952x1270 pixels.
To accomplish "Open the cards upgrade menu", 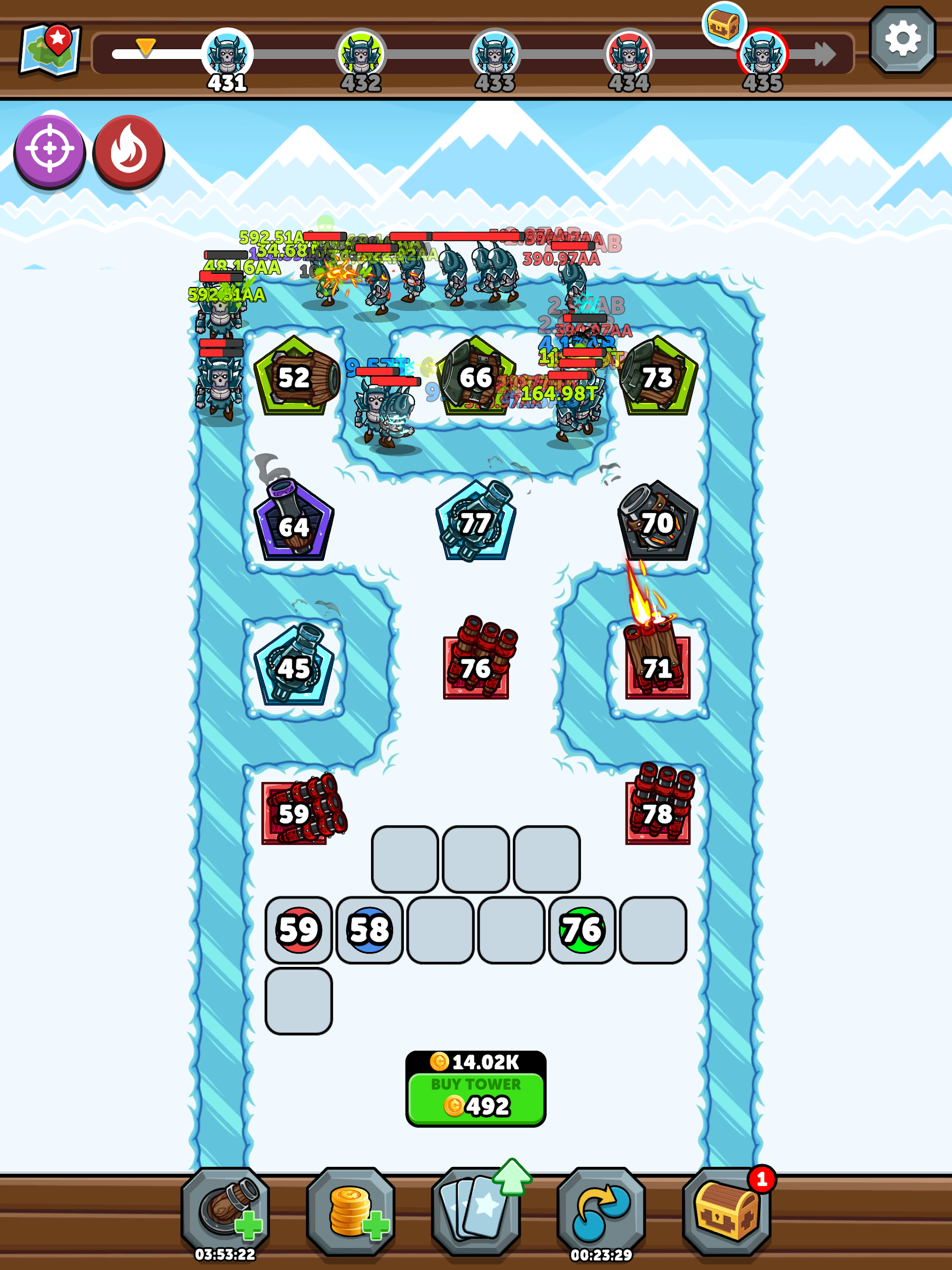I will pyautogui.click(x=476, y=1211).
